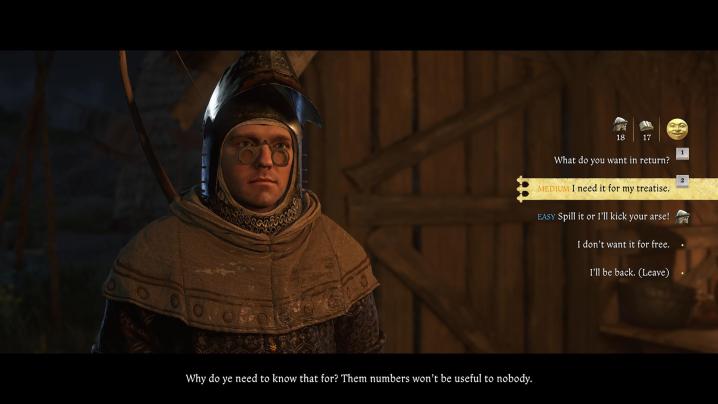This screenshot has width=718, height=404.
Task: Pick "I'll be back. (Leave)" option
Action: point(630,272)
